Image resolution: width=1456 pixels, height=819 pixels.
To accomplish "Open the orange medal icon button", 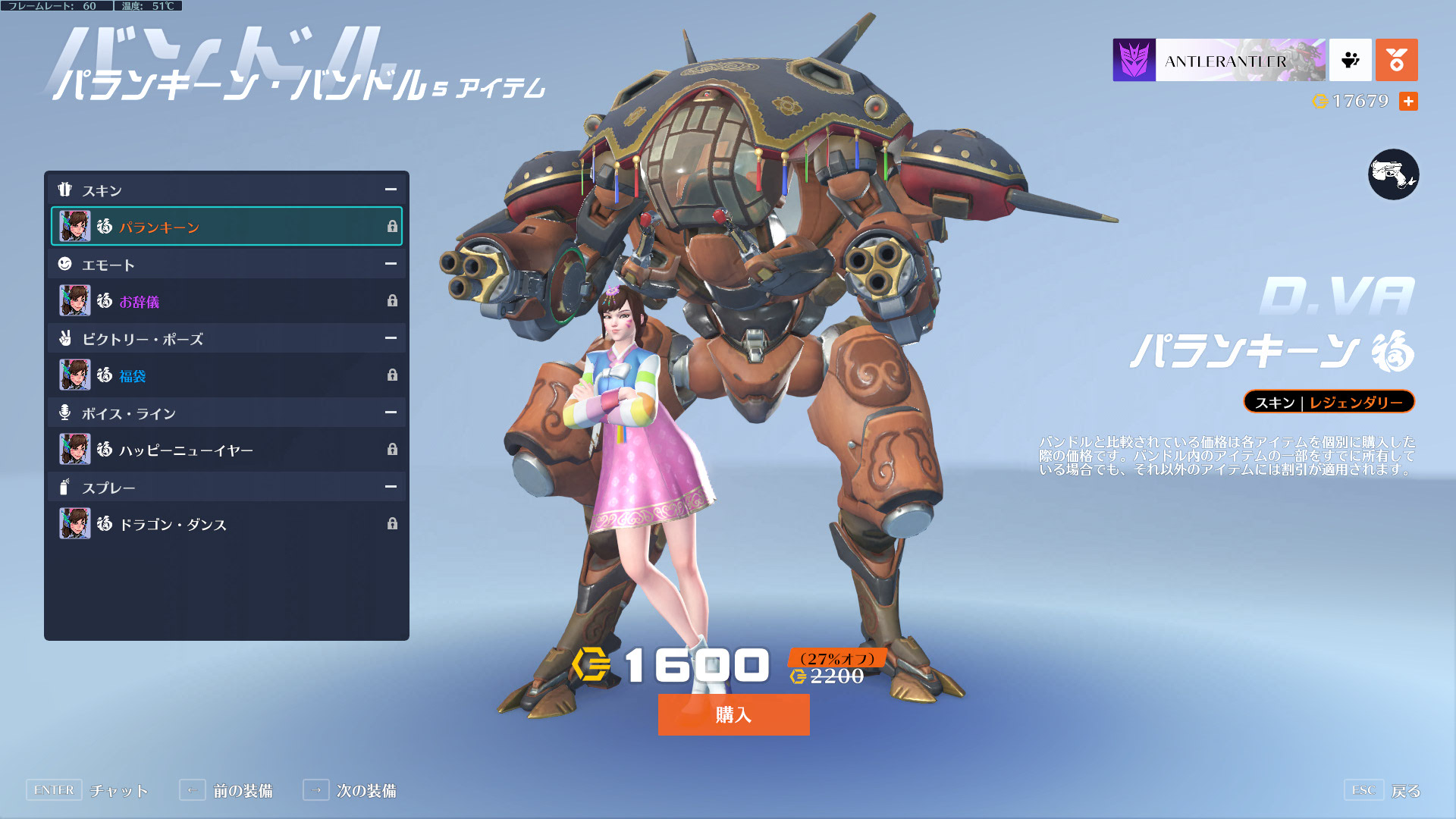I will click(x=1396, y=60).
